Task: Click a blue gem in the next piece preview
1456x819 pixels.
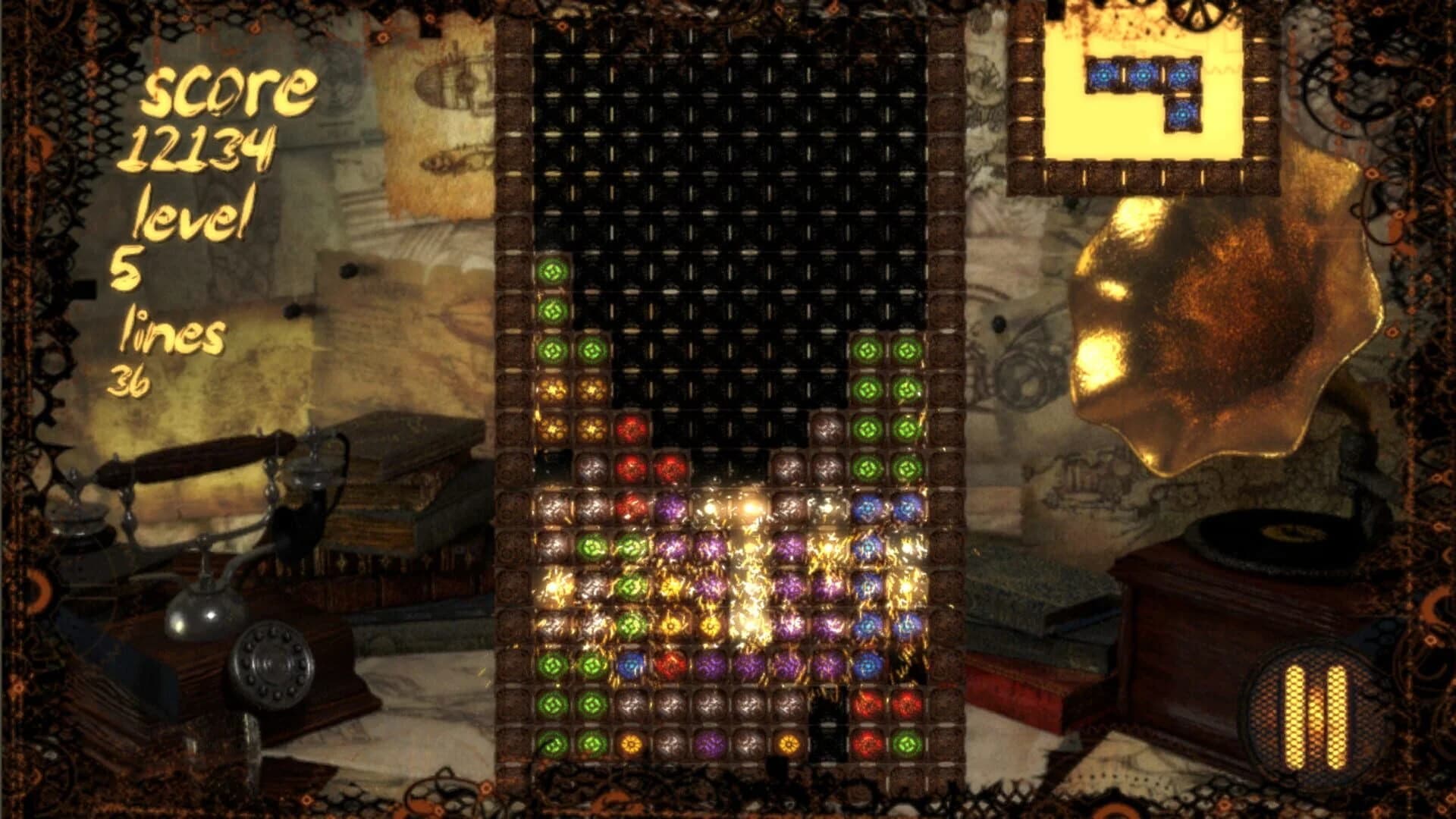Action: tap(1145, 76)
